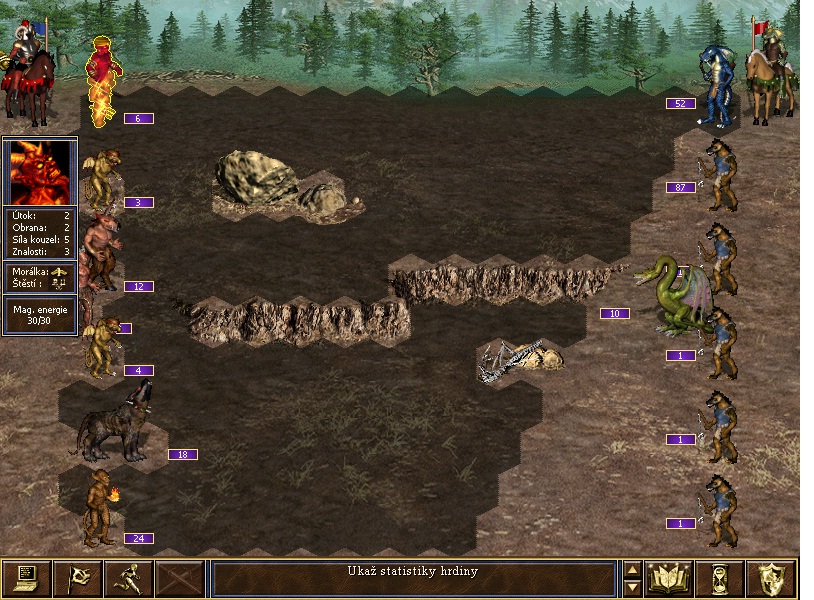This screenshot has height=600, width=814.
Task: Defend with the shield button
Action: click(x=774, y=578)
